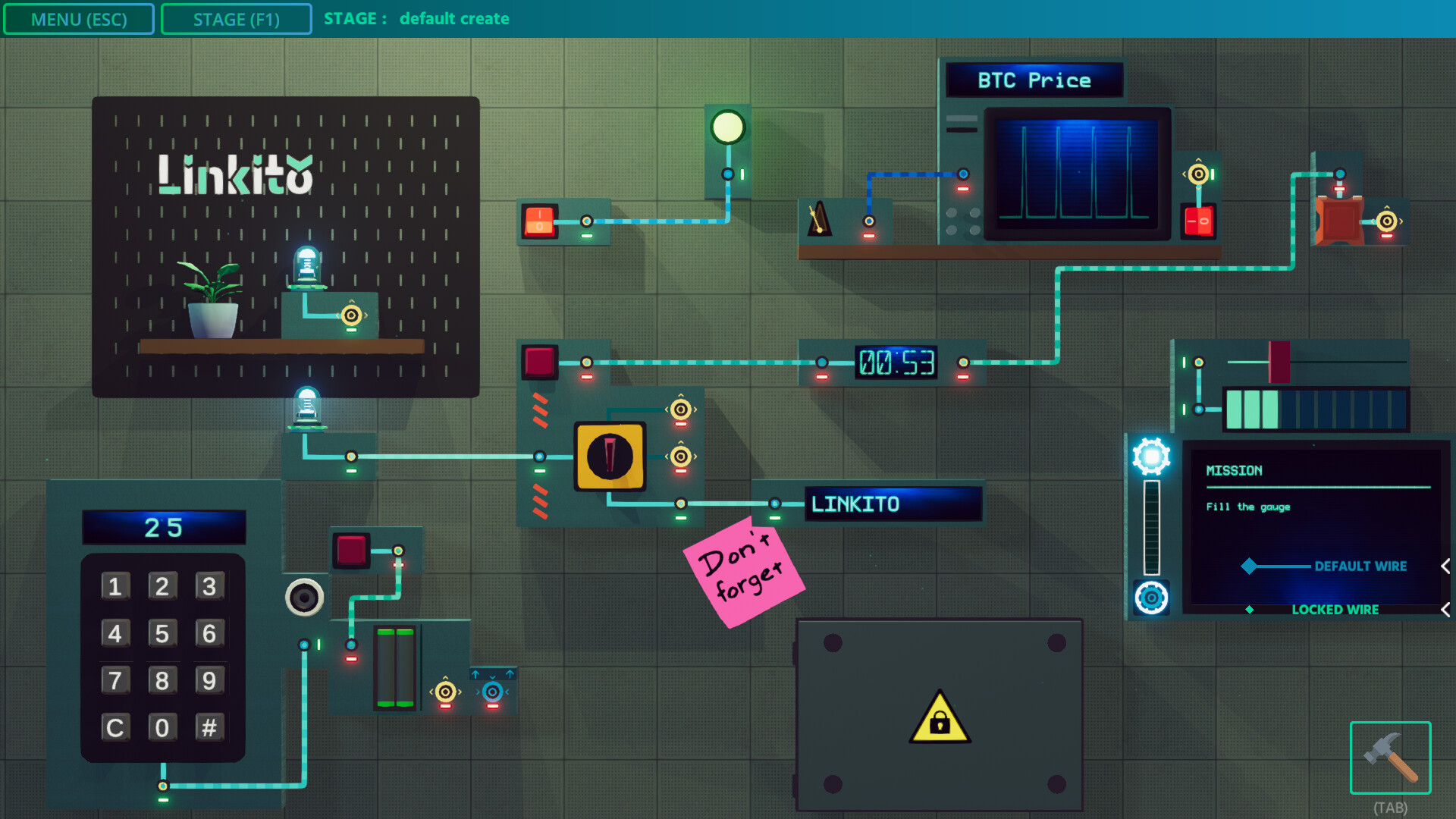
Task: Select the yellow rotary knob on the Linkito shelf platform
Action: [351, 313]
